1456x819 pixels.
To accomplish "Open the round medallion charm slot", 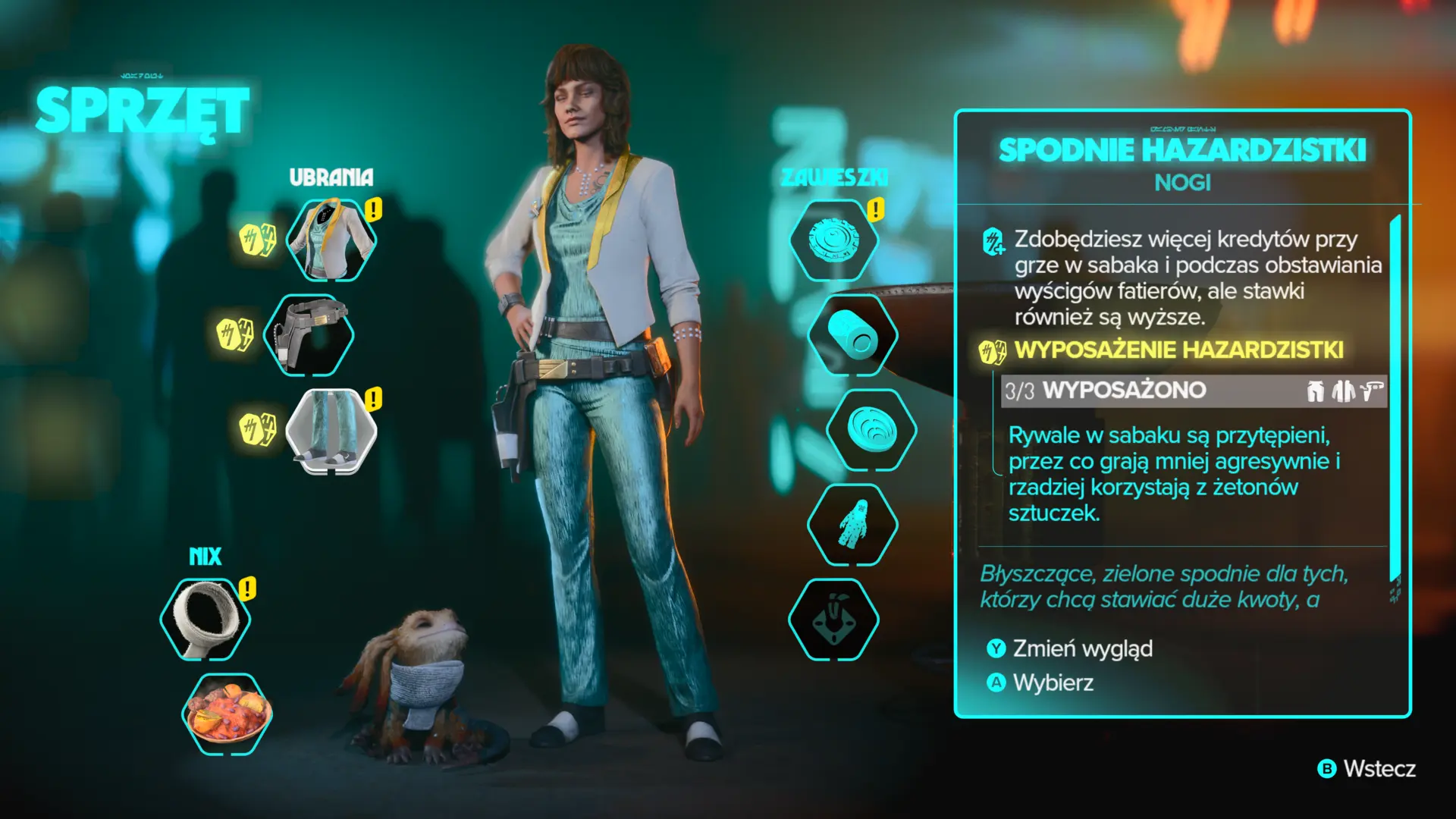I will pos(833,240).
